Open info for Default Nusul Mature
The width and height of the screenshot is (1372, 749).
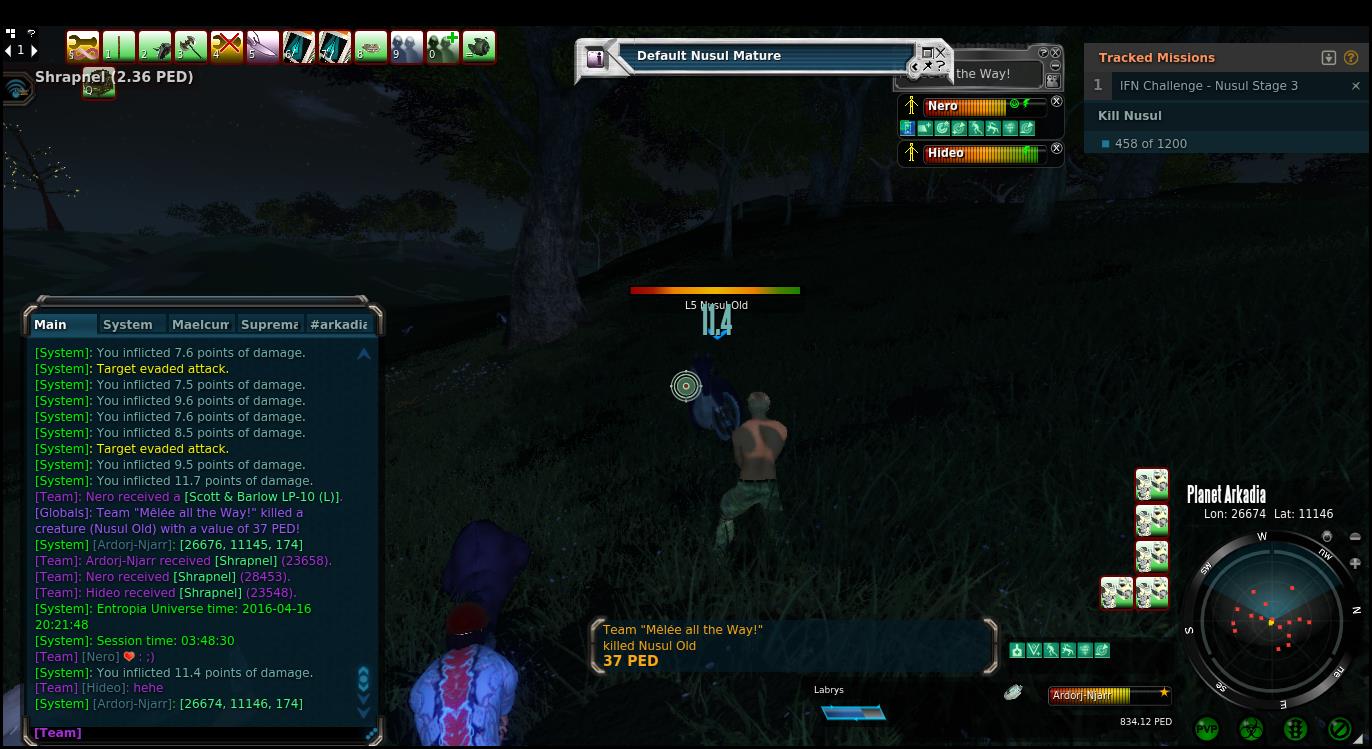(596, 58)
